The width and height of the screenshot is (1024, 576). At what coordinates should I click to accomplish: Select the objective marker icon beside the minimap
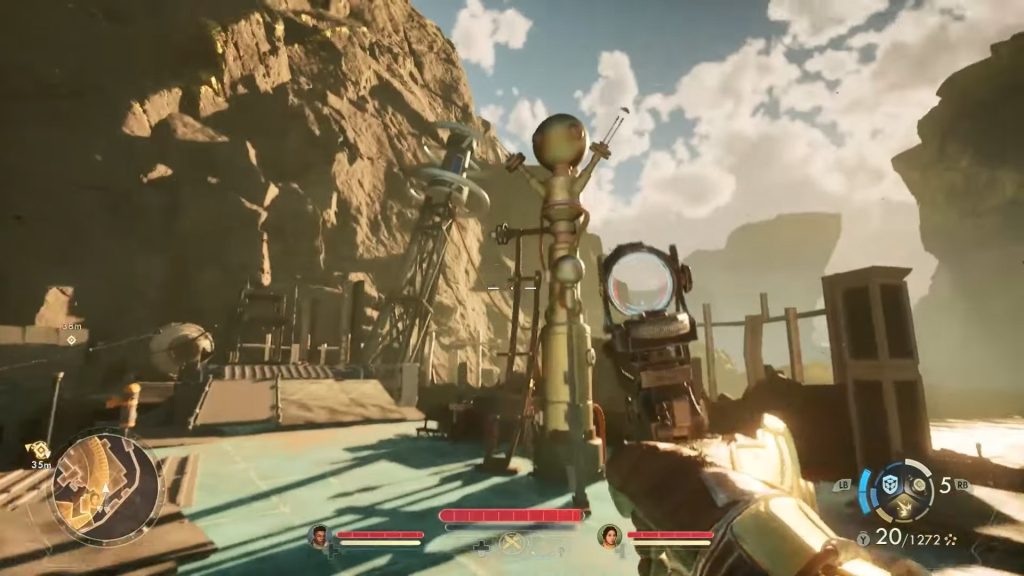click(x=38, y=451)
